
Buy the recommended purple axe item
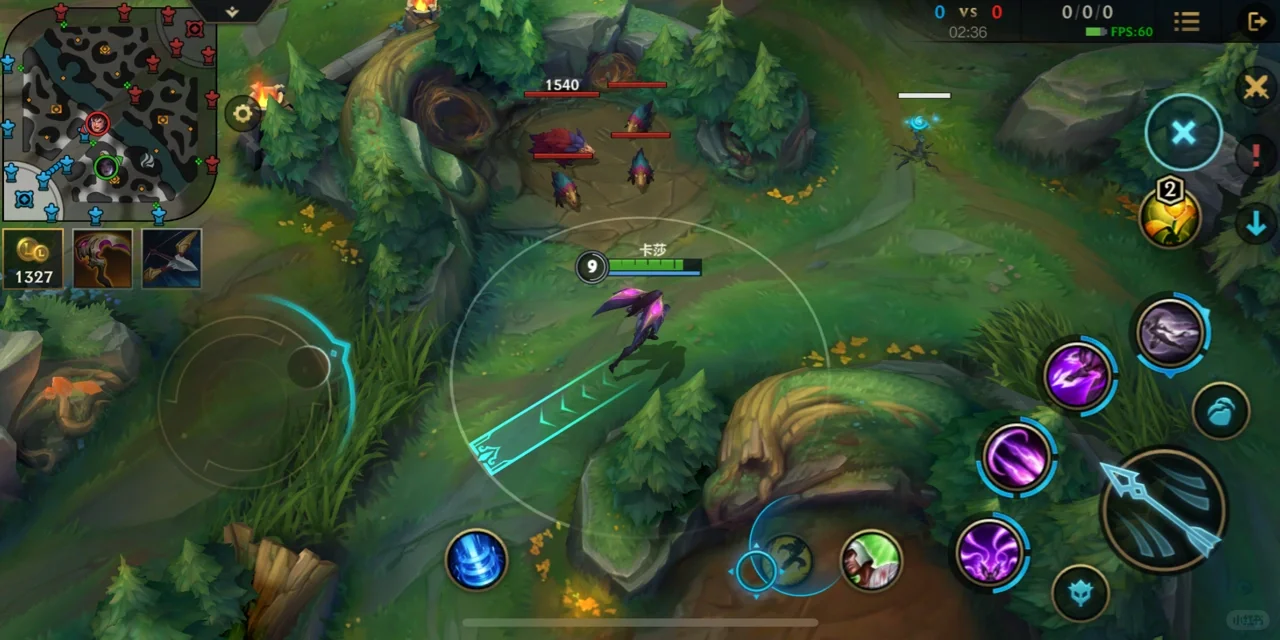pyautogui.click(x=102, y=258)
